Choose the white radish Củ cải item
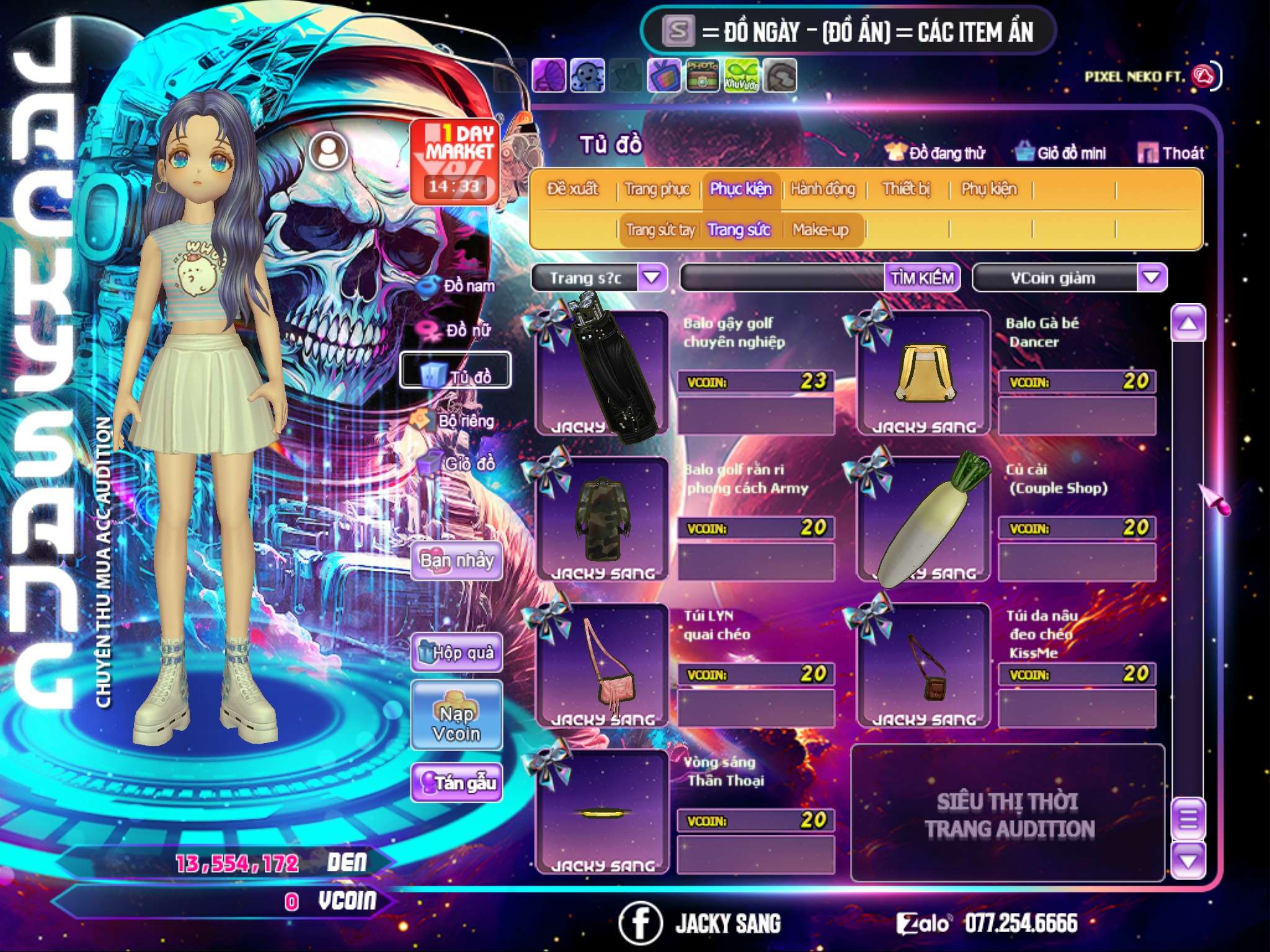Viewport: 1270px width, 952px height. coord(923,521)
